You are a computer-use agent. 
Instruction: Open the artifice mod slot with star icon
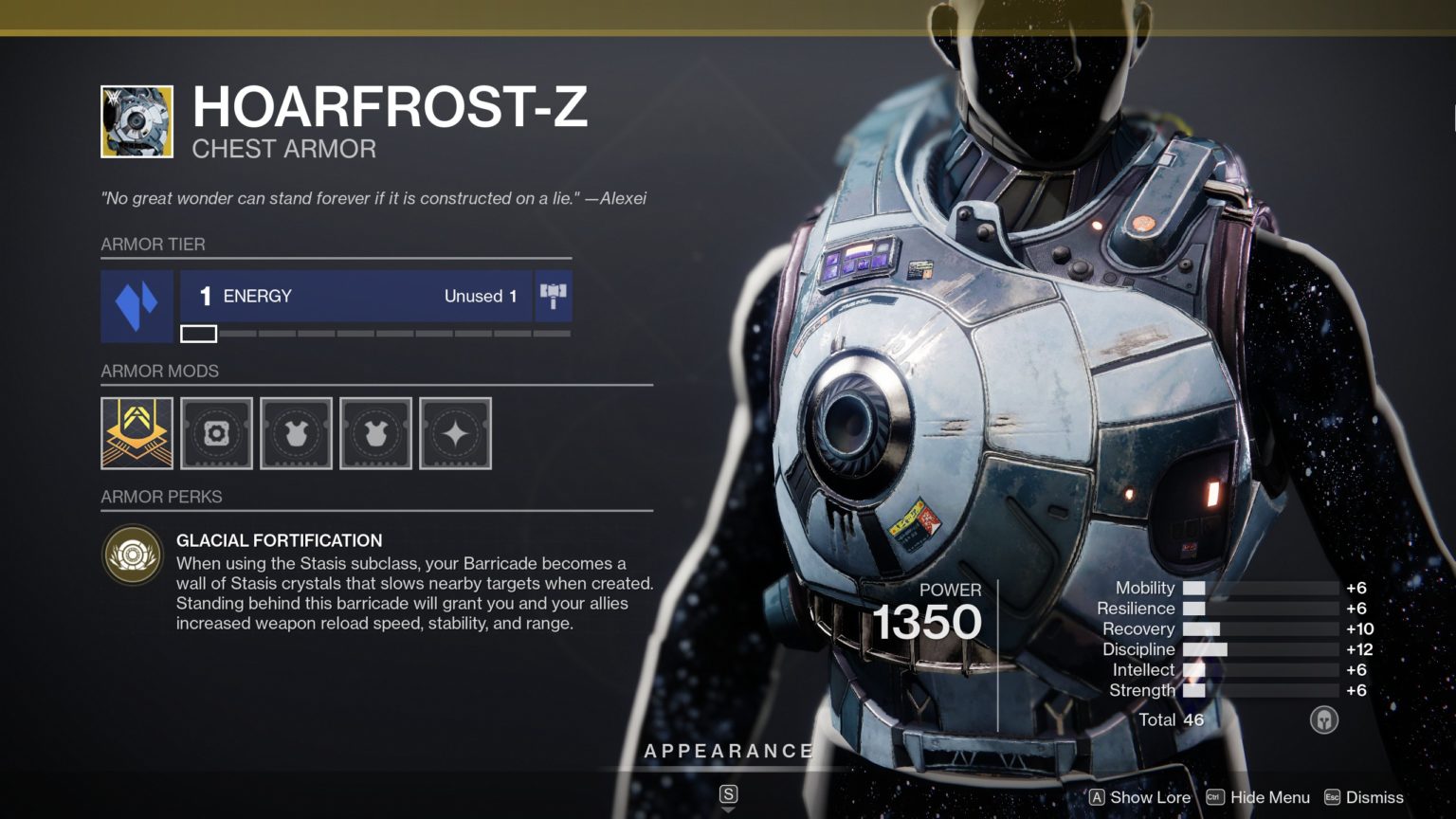pos(455,434)
